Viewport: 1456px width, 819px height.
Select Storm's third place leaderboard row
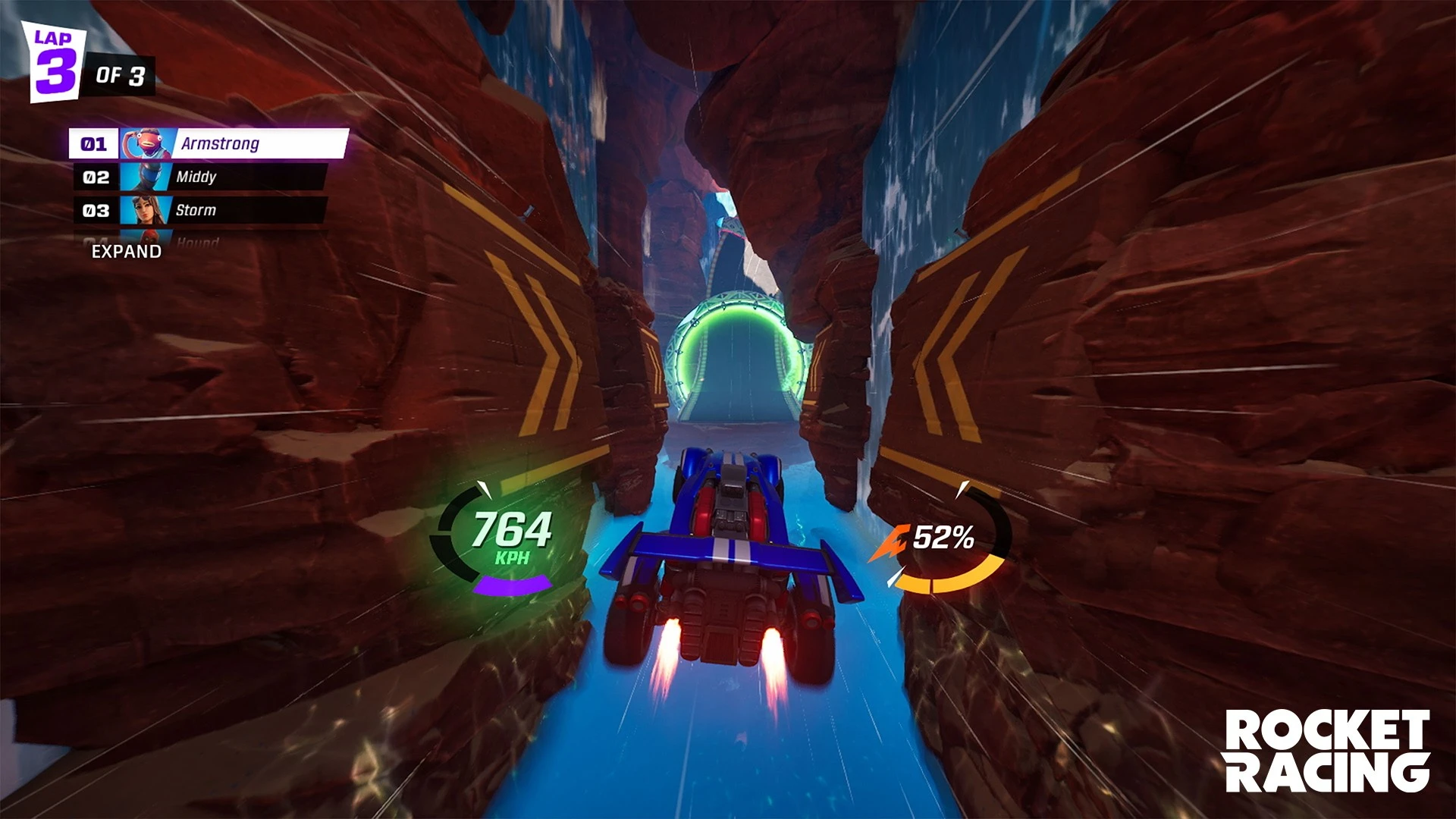point(203,211)
